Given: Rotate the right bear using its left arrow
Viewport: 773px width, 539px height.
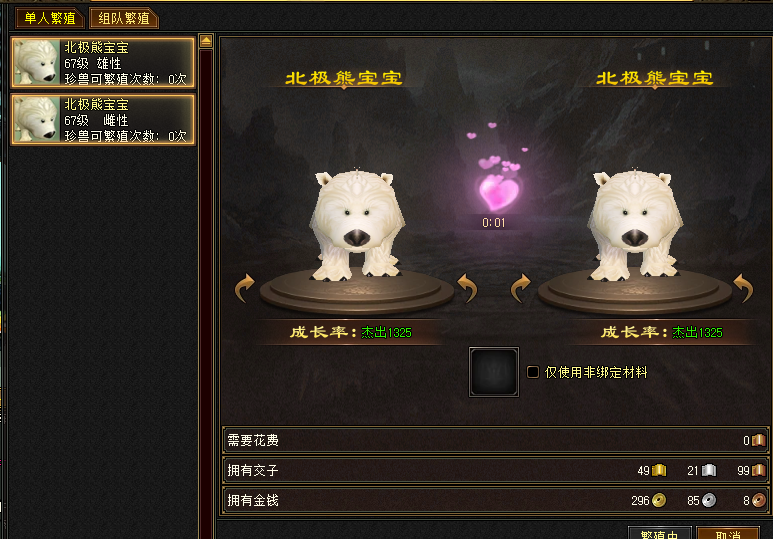Looking at the screenshot, I should pos(521,289).
